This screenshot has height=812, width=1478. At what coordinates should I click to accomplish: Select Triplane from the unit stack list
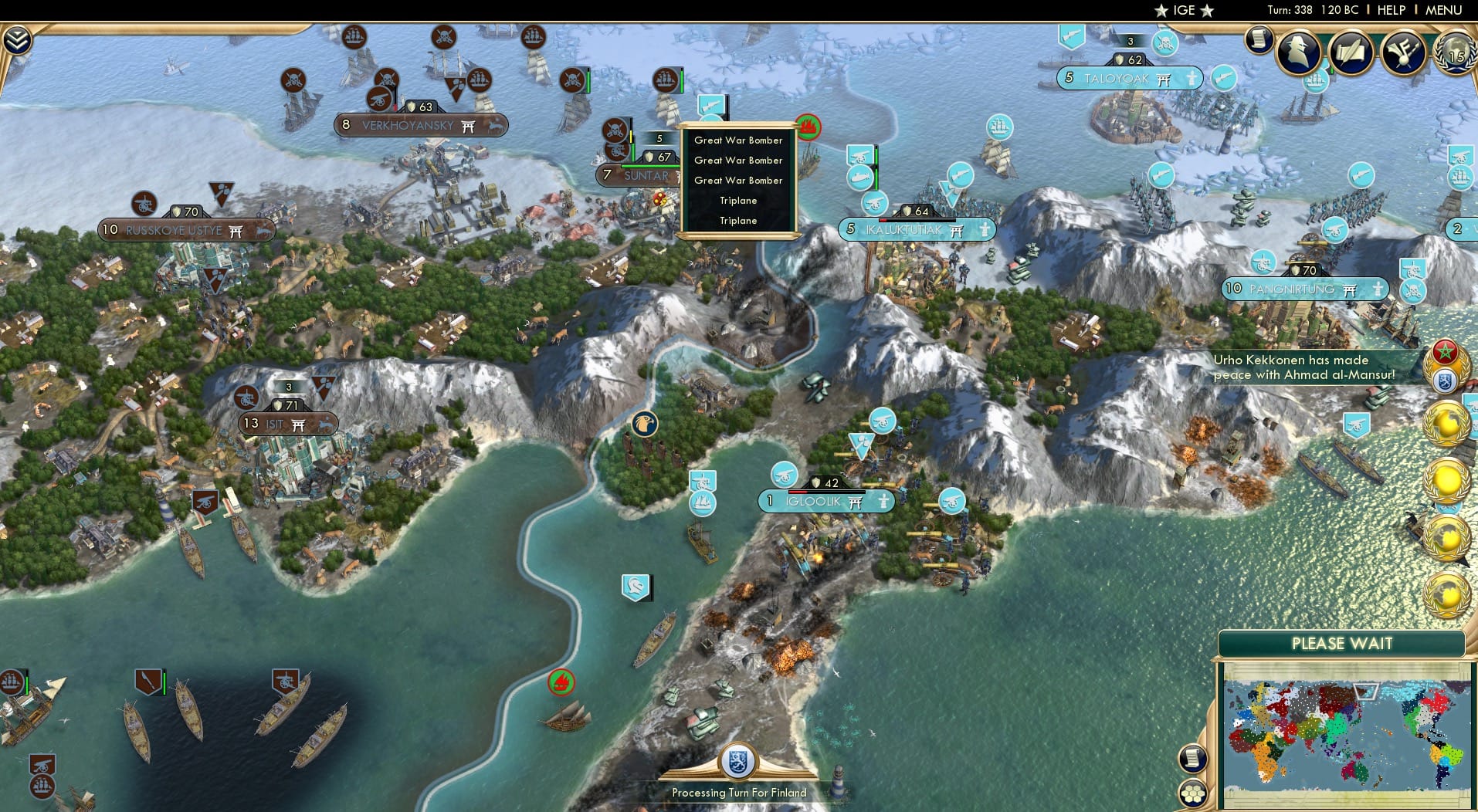tap(738, 200)
